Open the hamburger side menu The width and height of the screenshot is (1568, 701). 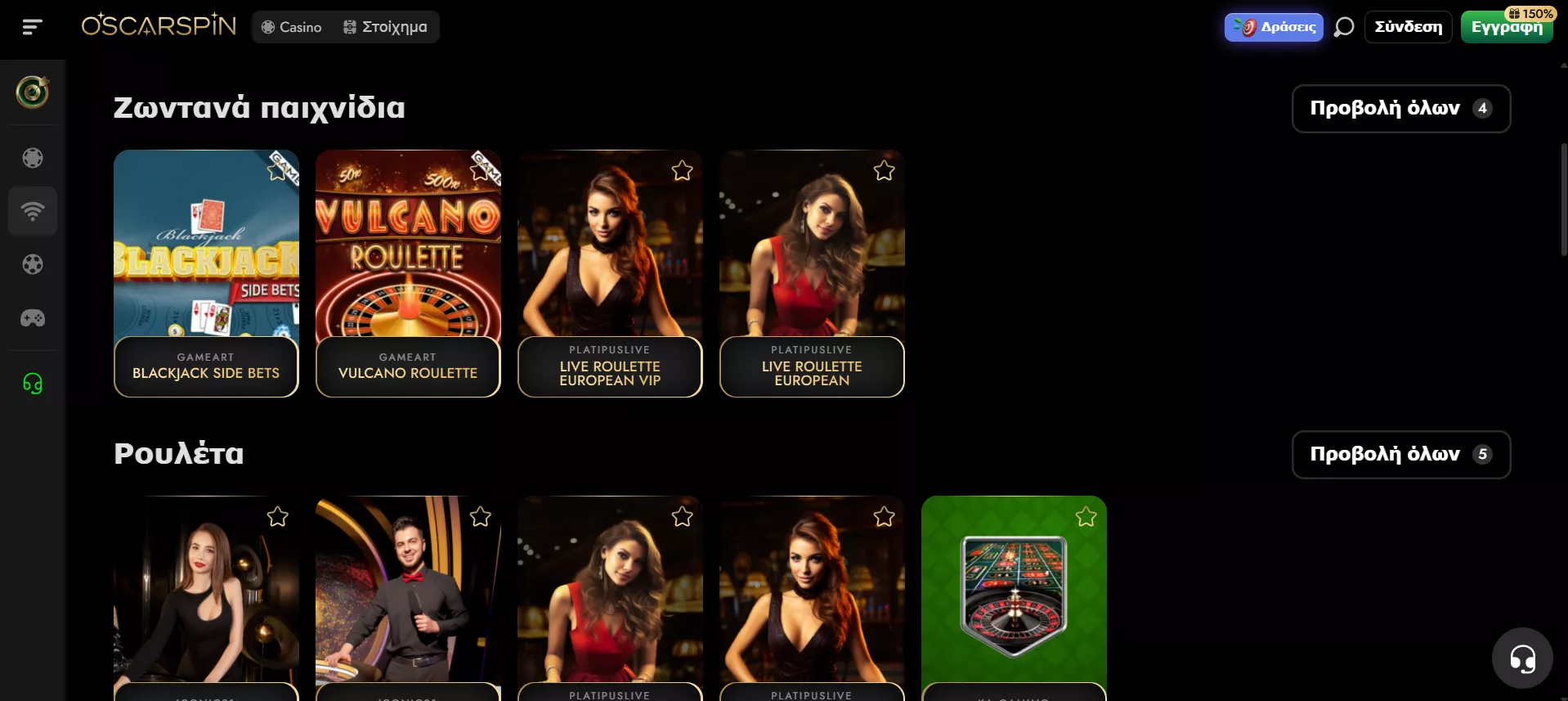pos(32,27)
